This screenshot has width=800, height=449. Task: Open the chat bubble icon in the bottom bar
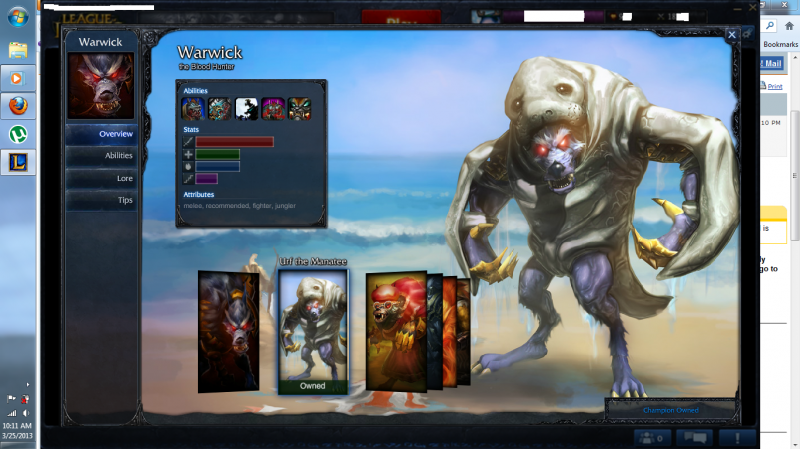pyautogui.click(x=694, y=437)
